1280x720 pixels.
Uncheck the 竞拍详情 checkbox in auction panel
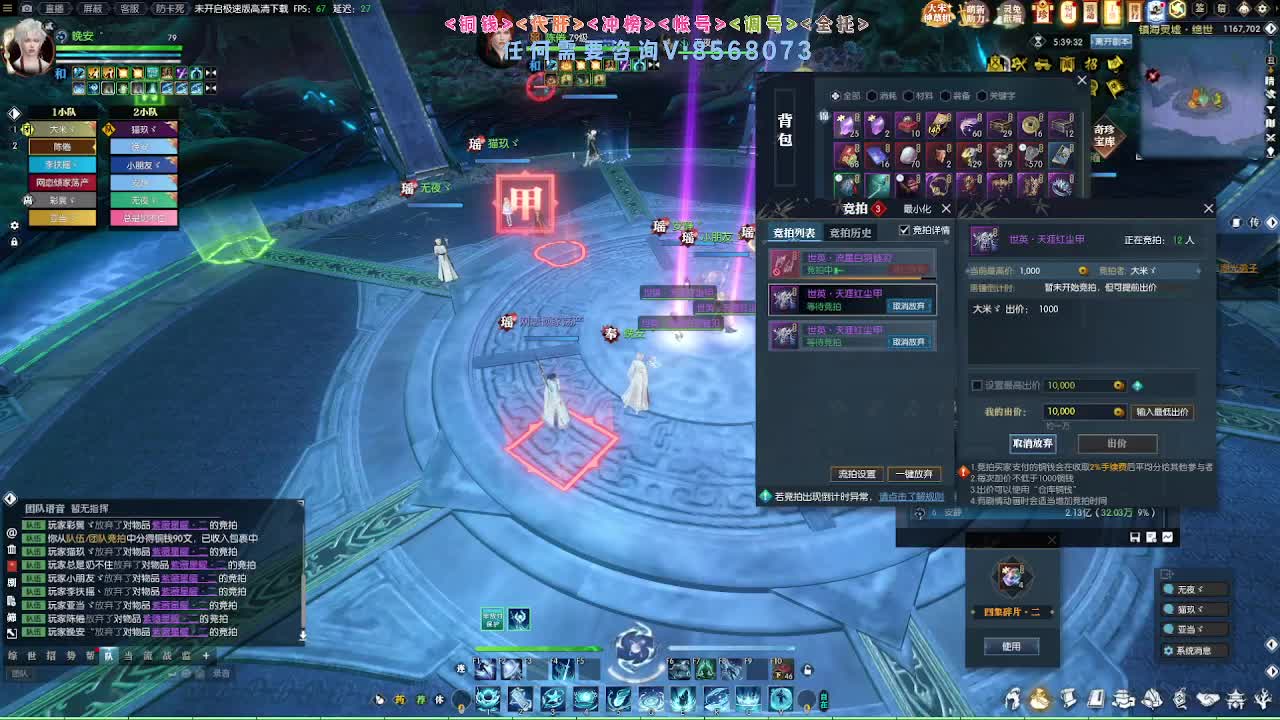pyautogui.click(x=904, y=229)
